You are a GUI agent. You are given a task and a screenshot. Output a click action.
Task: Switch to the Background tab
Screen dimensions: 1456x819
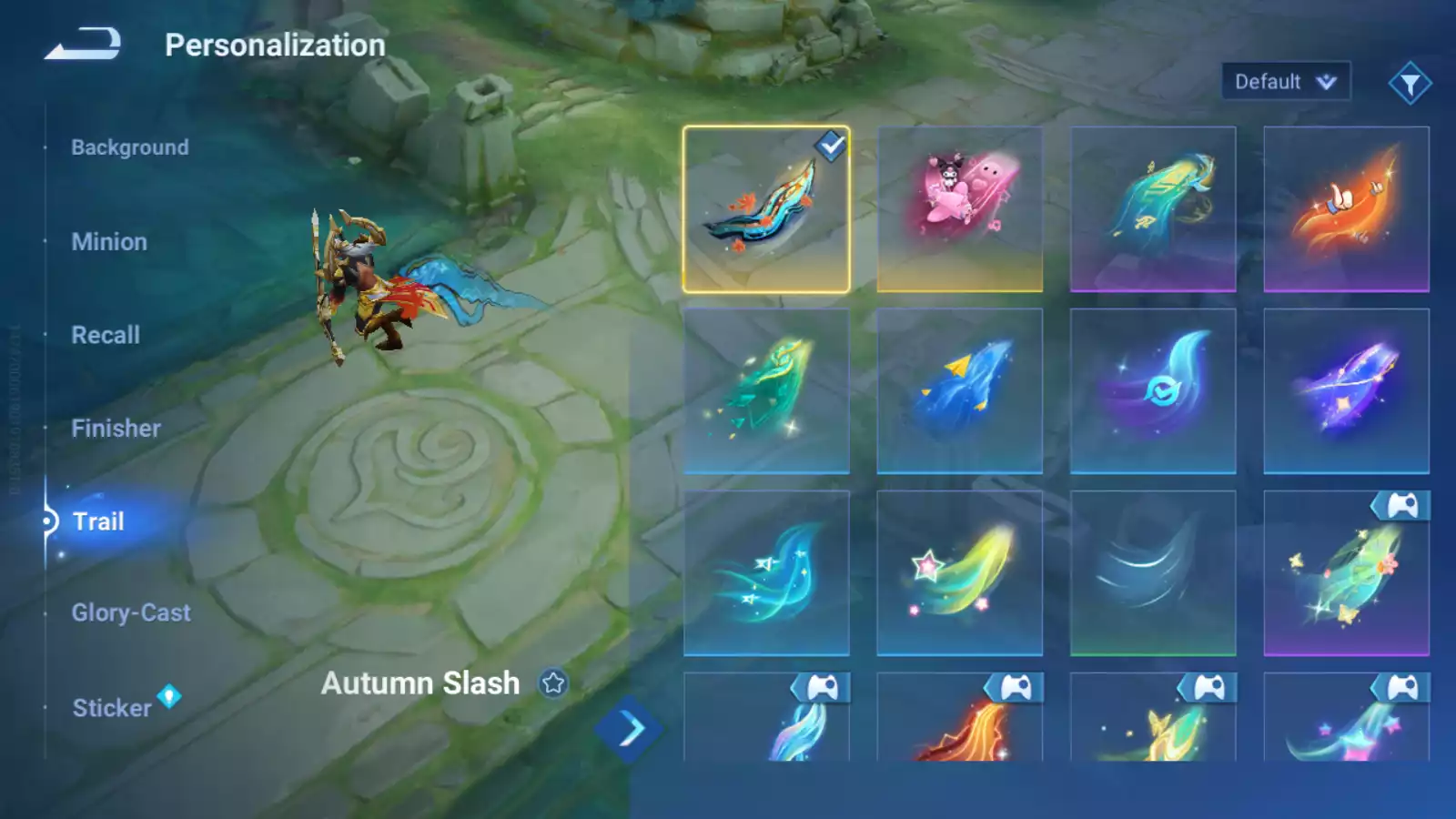[130, 147]
